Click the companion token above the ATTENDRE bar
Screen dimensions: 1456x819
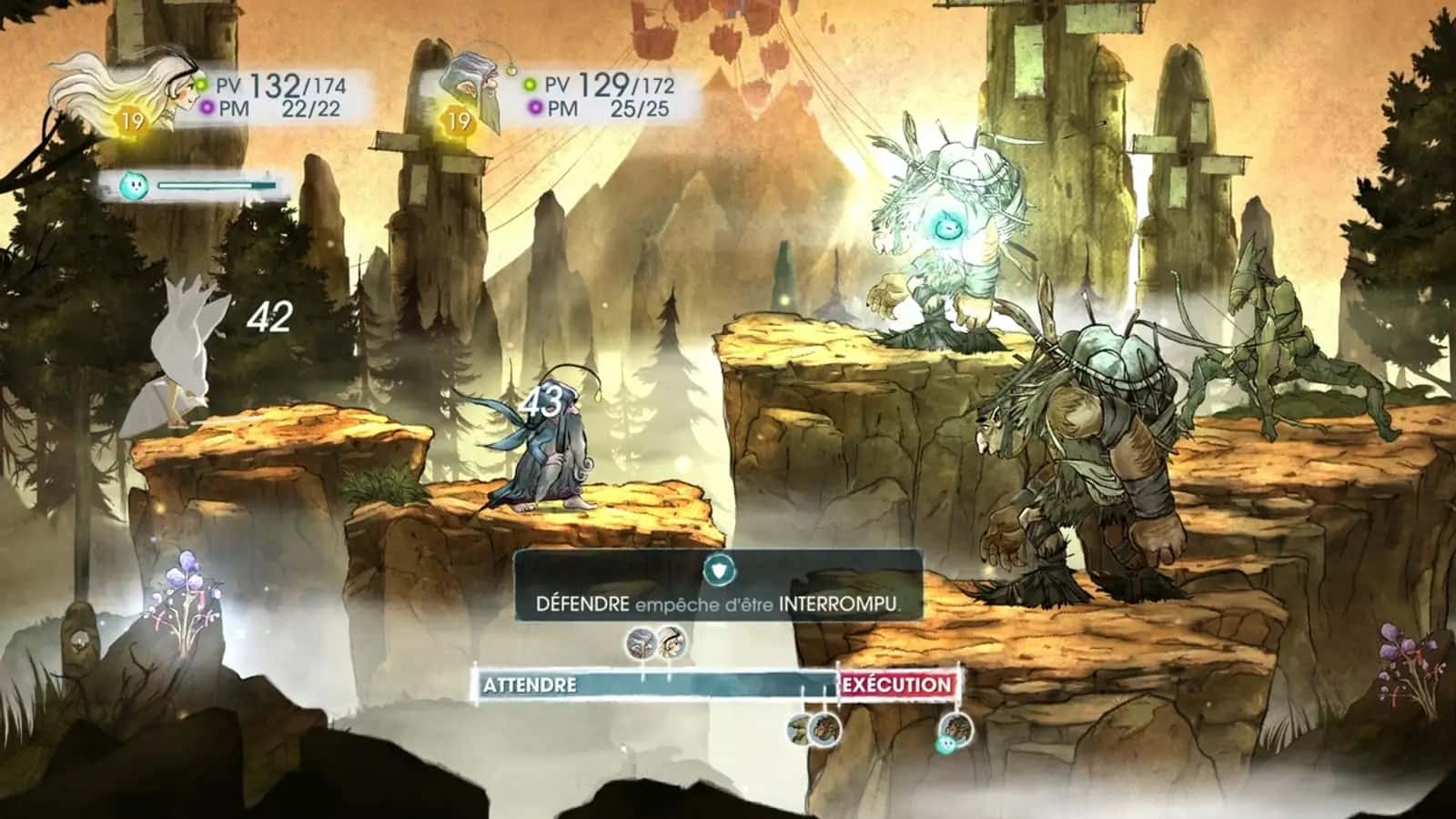pos(640,643)
